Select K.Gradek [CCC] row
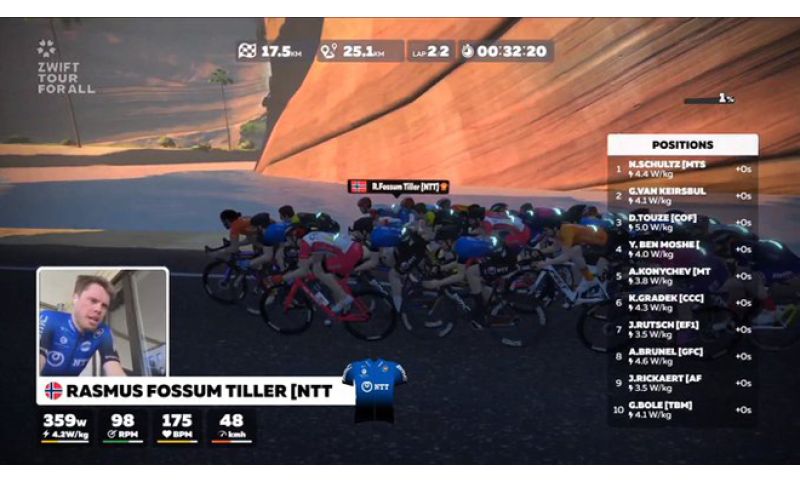Viewport: 800px width, 484px height. point(682,301)
